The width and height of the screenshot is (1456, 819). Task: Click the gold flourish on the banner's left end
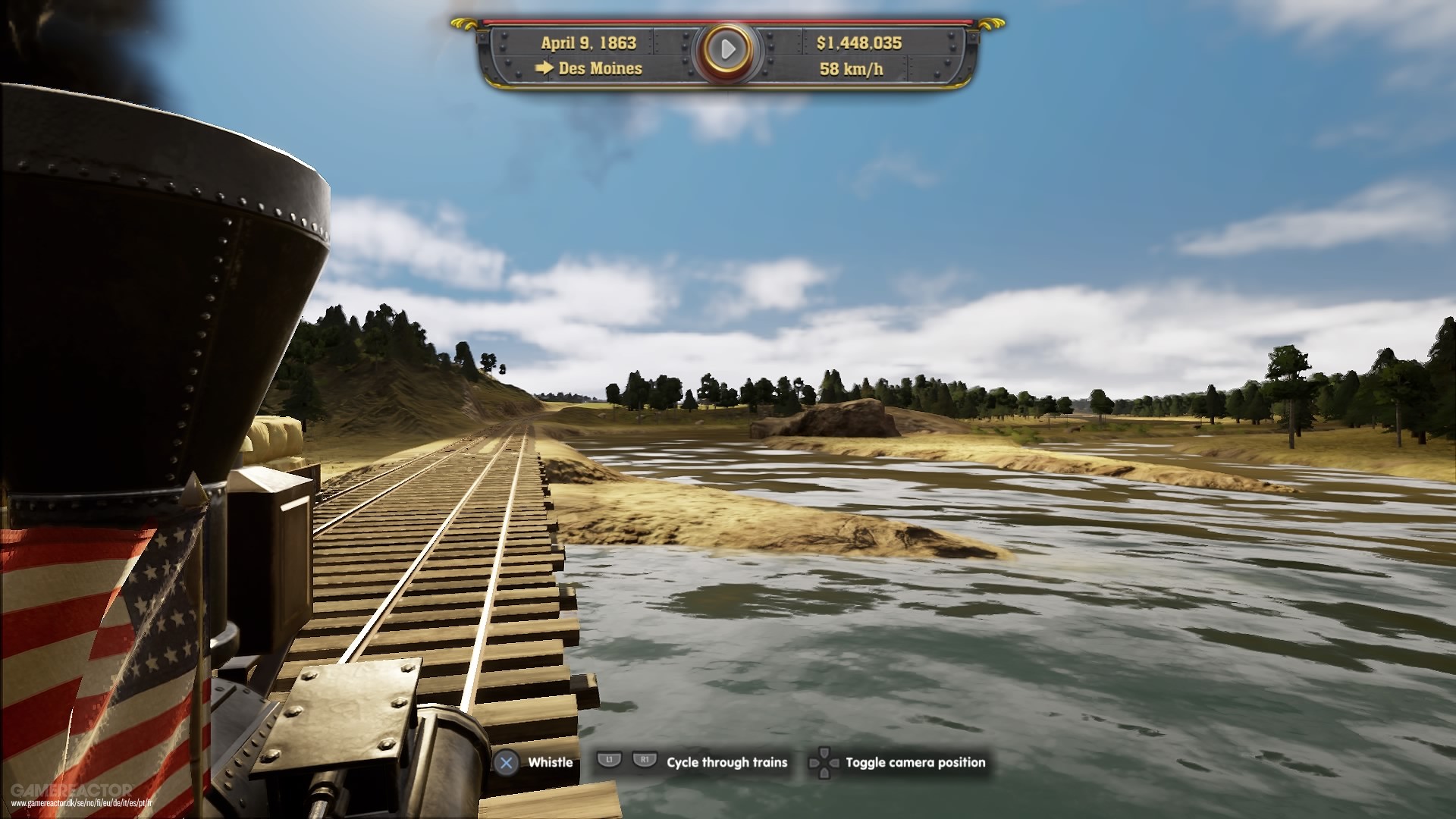point(463,25)
